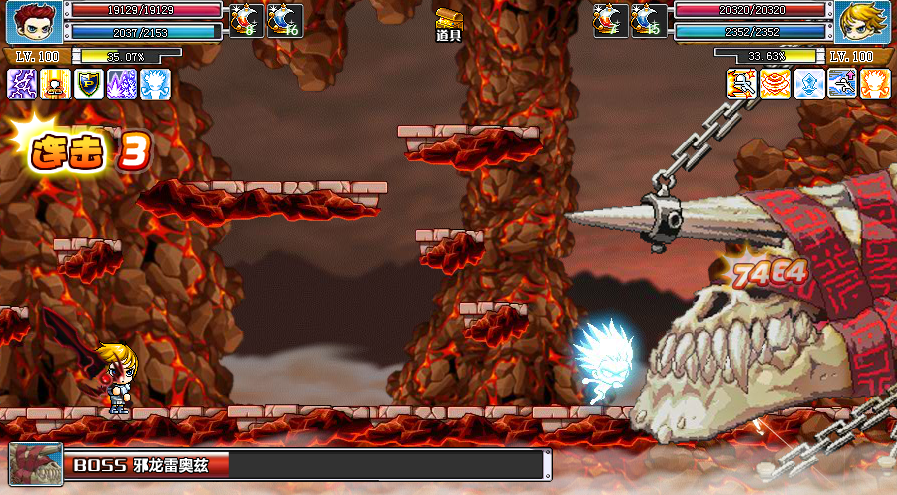Trigger the orange flame aura skill
This screenshot has height=495, width=897.
point(875,83)
